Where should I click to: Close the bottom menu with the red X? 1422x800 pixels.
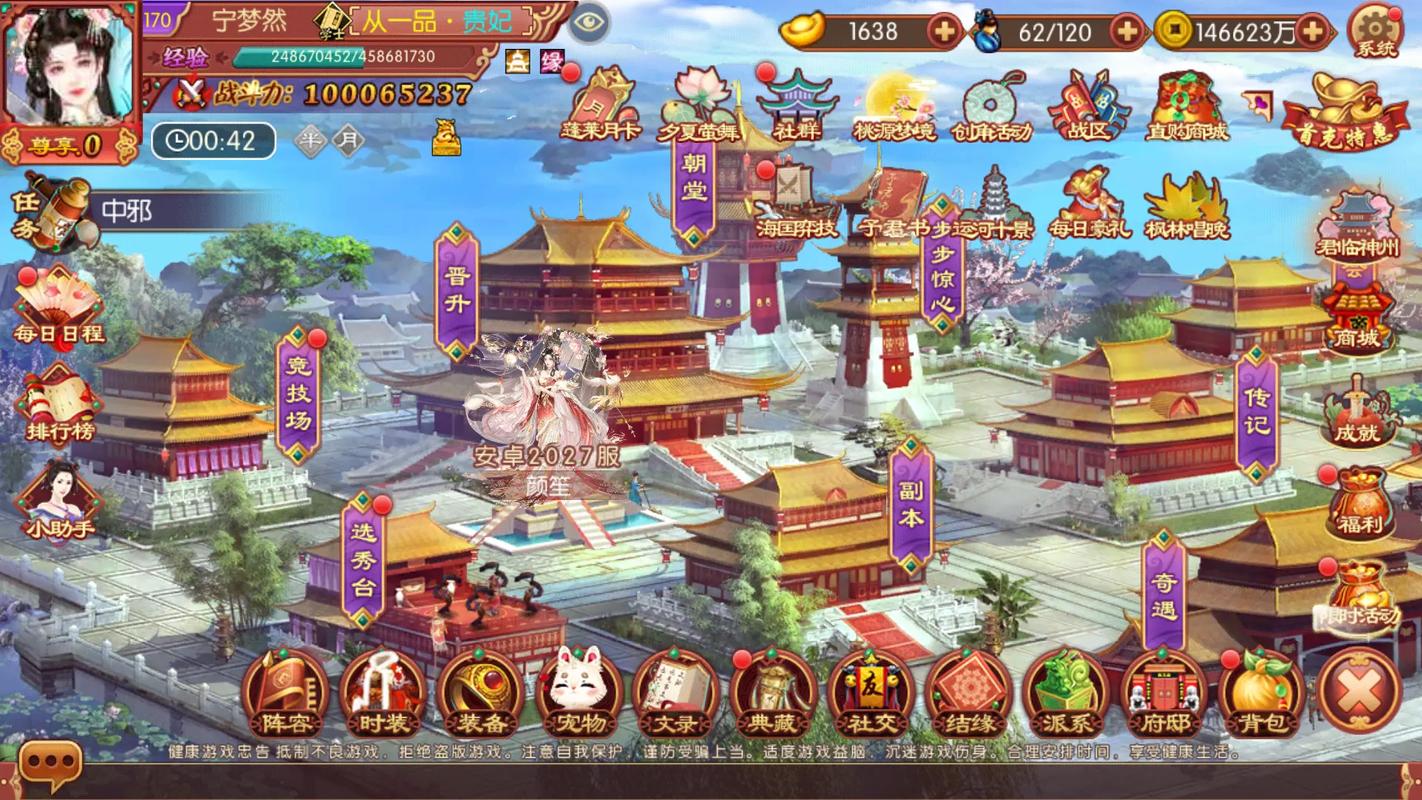pyautogui.click(x=1360, y=691)
